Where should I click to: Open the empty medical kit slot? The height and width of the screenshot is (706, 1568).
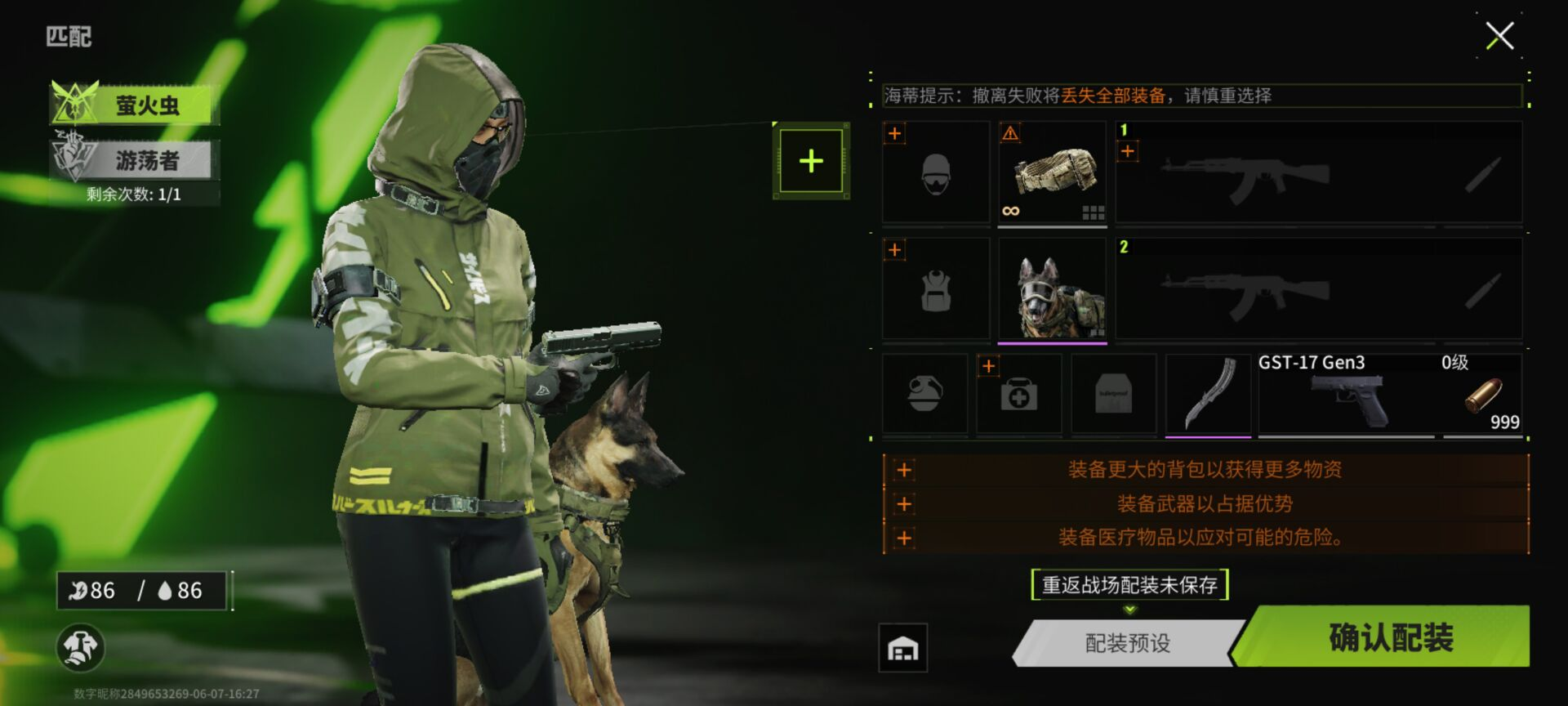(x=1018, y=395)
